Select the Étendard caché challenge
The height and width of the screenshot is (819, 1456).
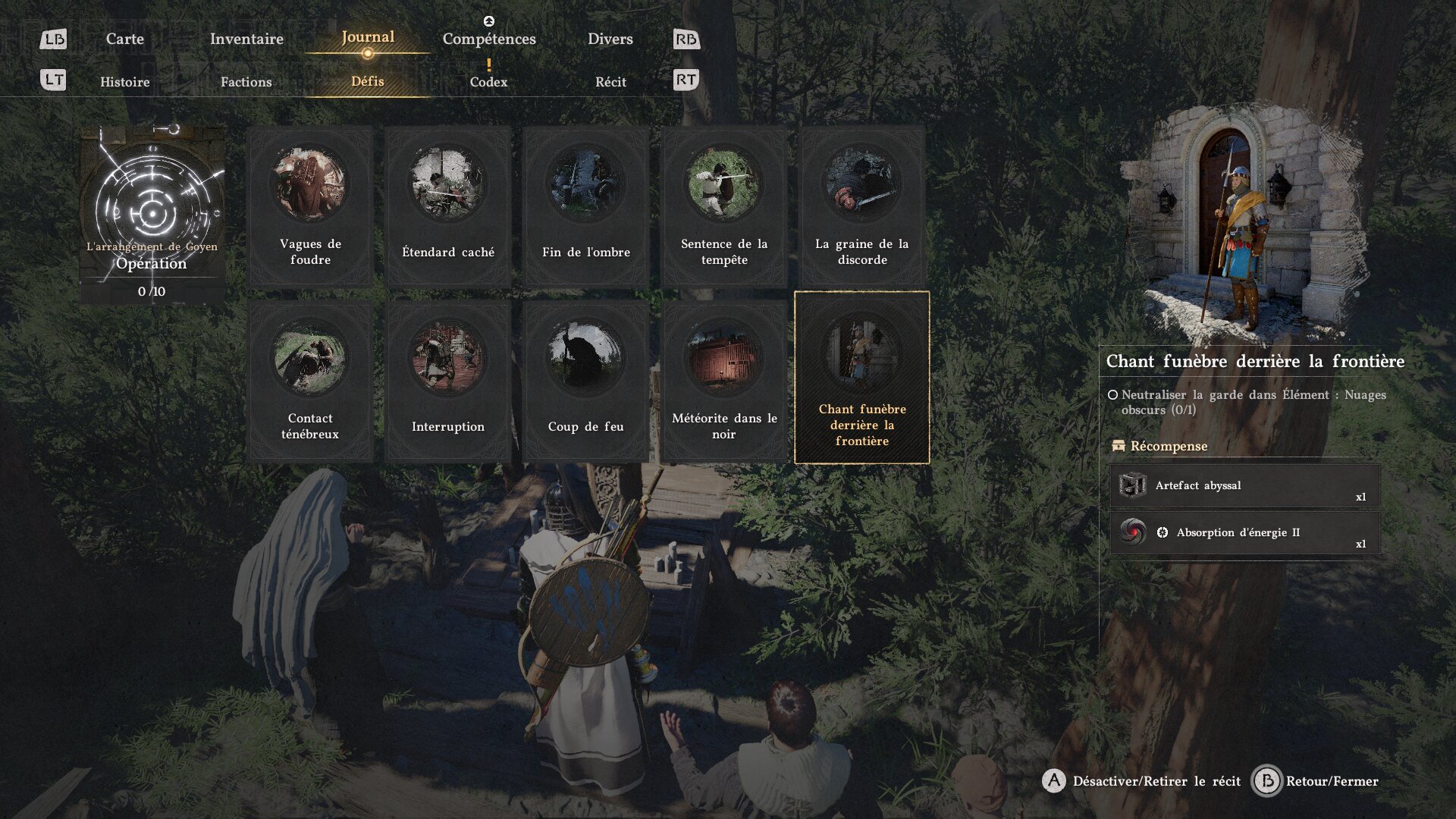coord(448,207)
